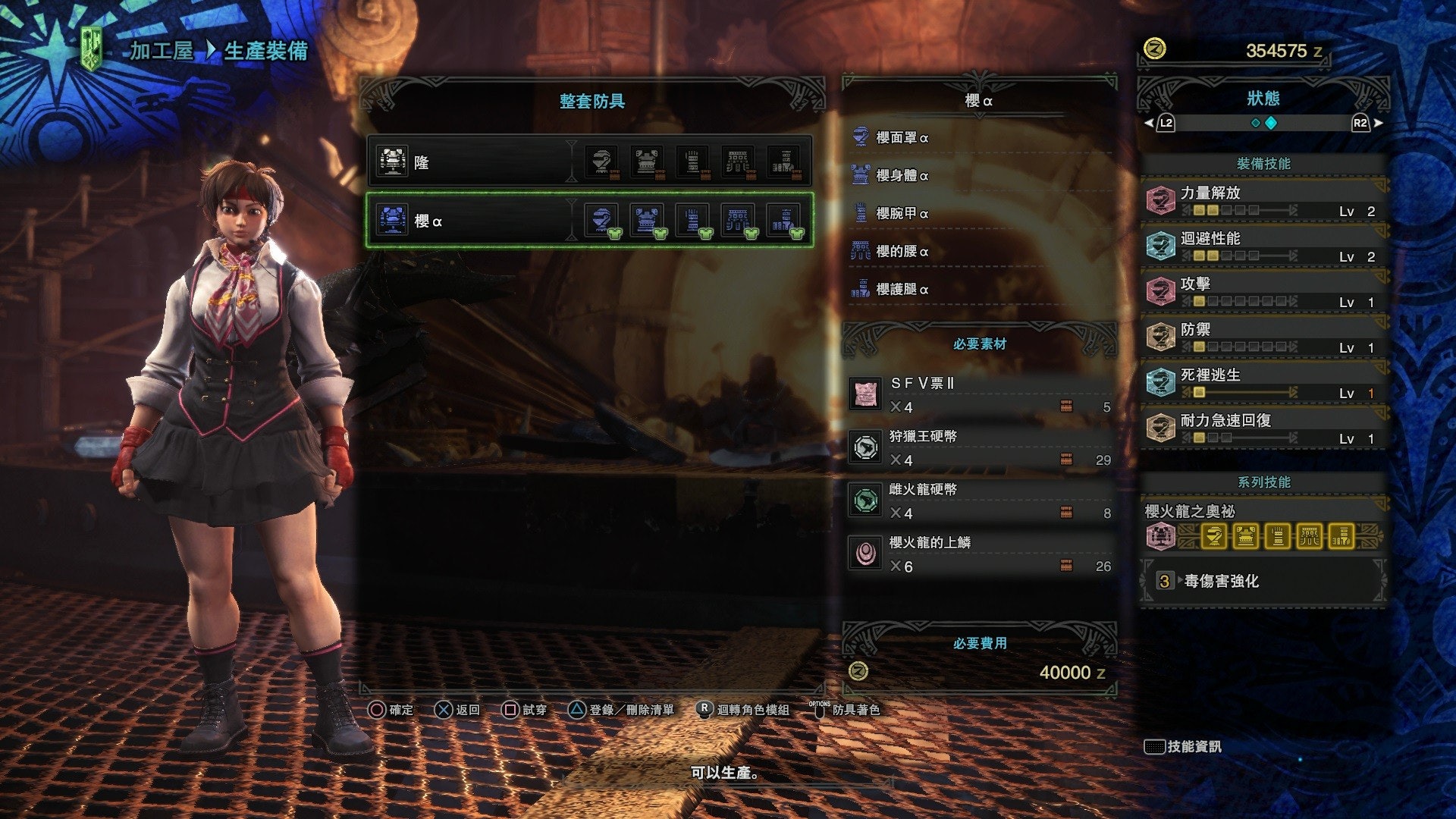1456x819 pixels.
Task: View the 死裡逃生 skill entry
Action: coord(1263,382)
